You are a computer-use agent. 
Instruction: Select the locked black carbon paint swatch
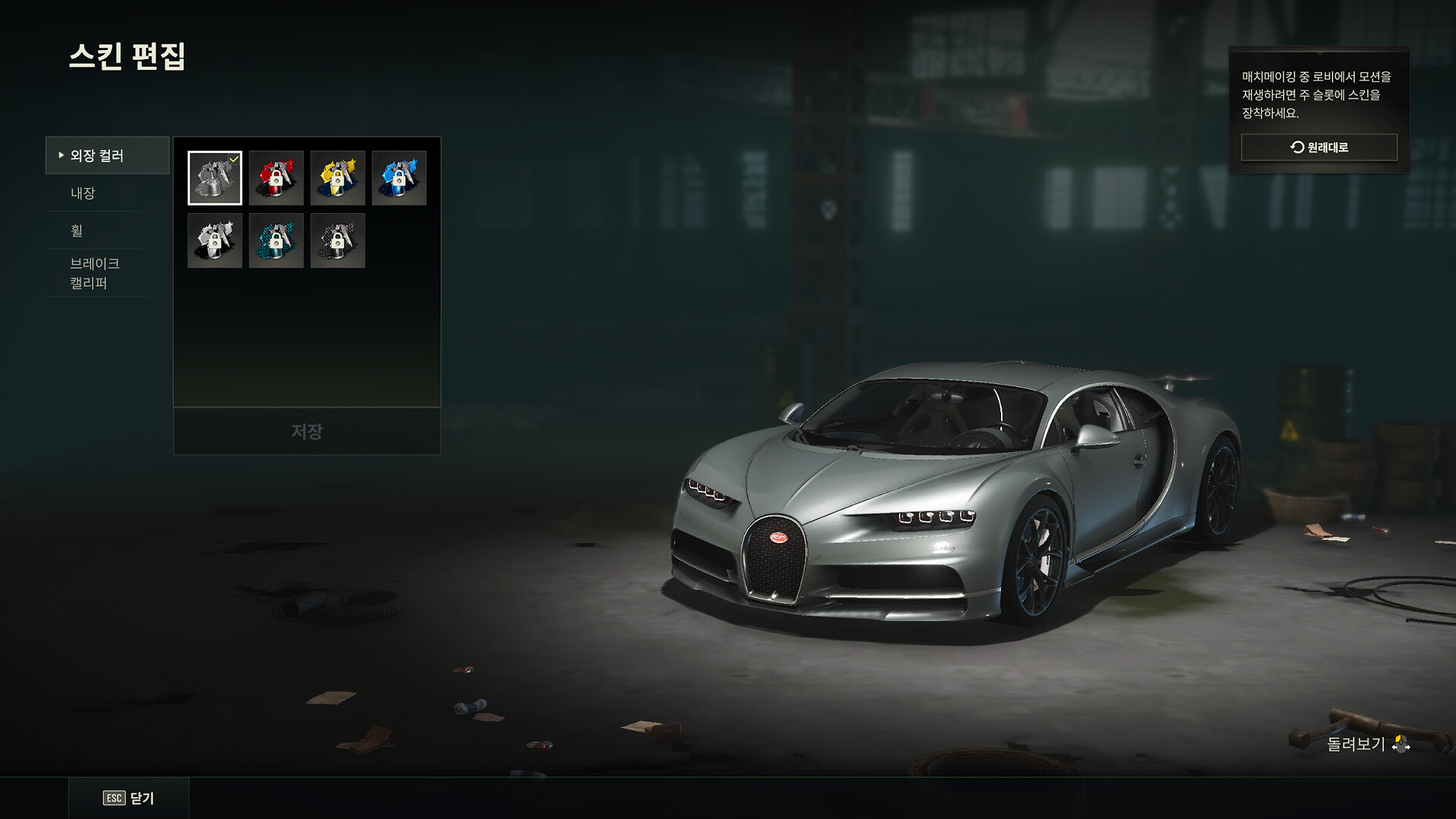tap(337, 240)
